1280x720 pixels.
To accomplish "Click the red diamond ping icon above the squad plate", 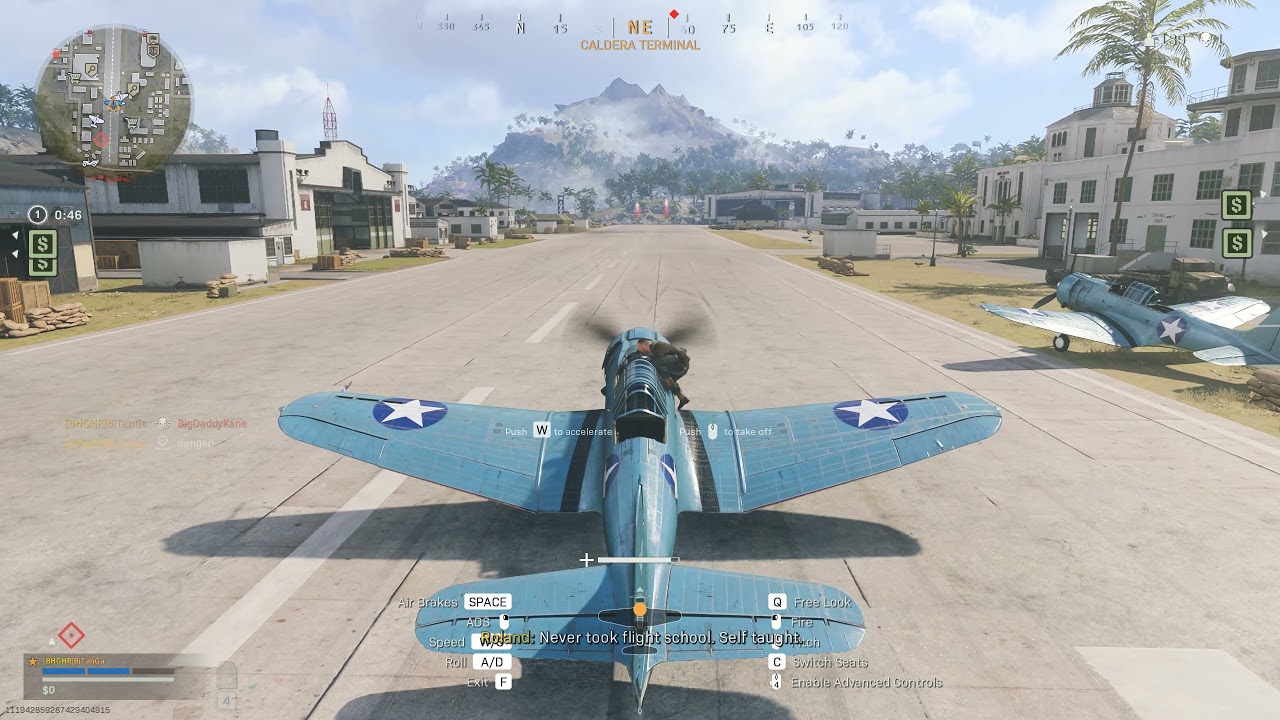I will [70, 635].
